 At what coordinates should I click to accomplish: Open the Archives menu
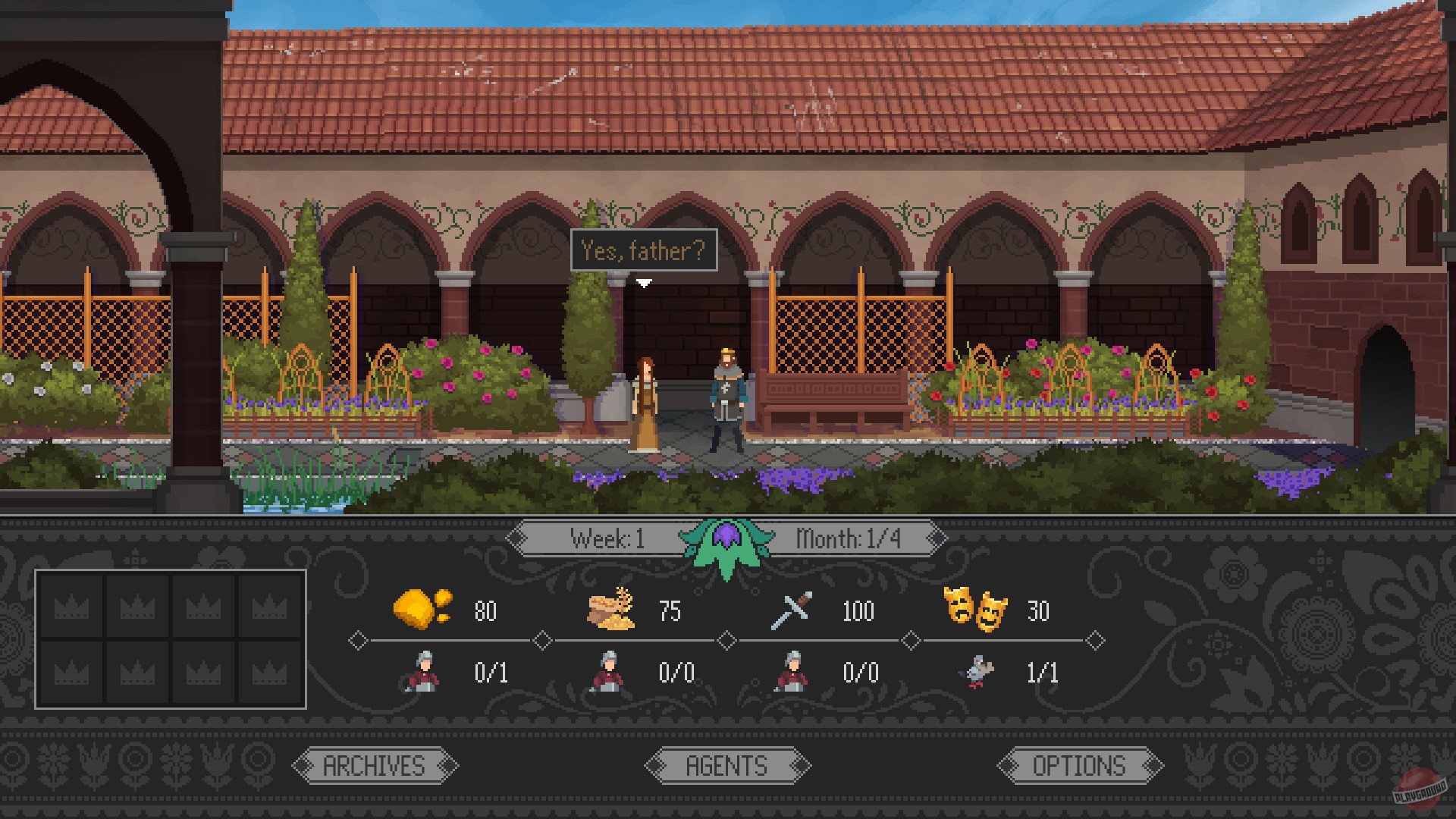[x=373, y=765]
